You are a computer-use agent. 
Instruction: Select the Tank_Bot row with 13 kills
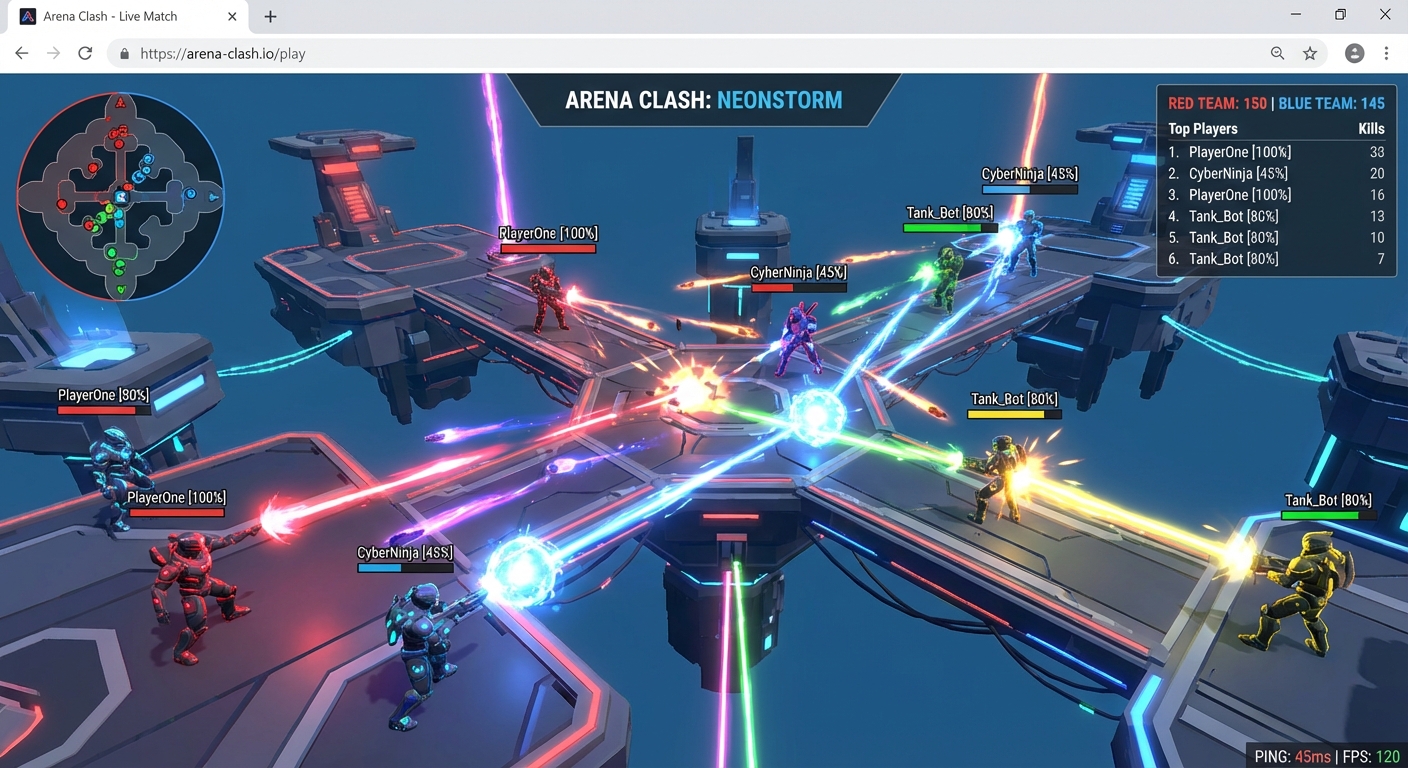click(x=1276, y=216)
